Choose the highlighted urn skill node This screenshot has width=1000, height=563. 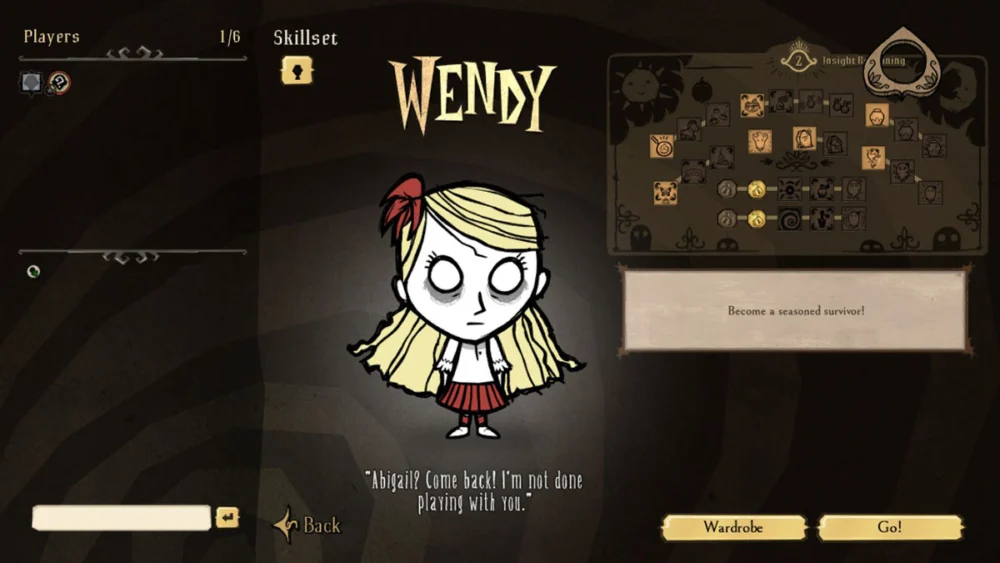tap(877, 115)
